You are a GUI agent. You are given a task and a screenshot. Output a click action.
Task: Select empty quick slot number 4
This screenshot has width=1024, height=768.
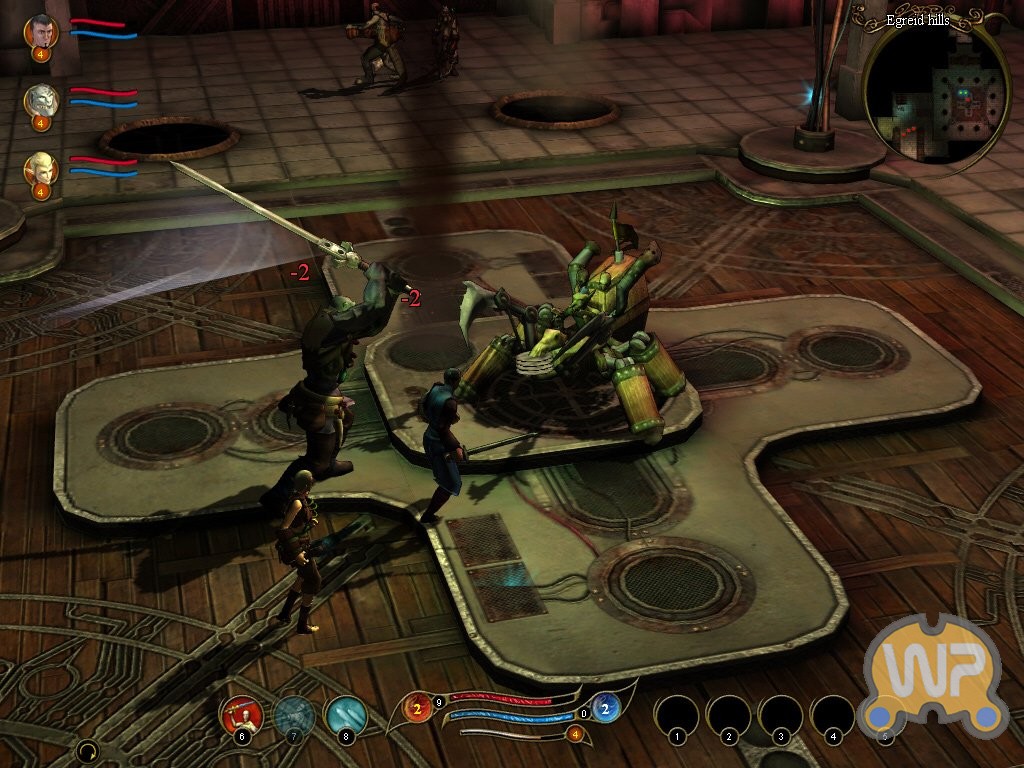[x=833, y=716]
